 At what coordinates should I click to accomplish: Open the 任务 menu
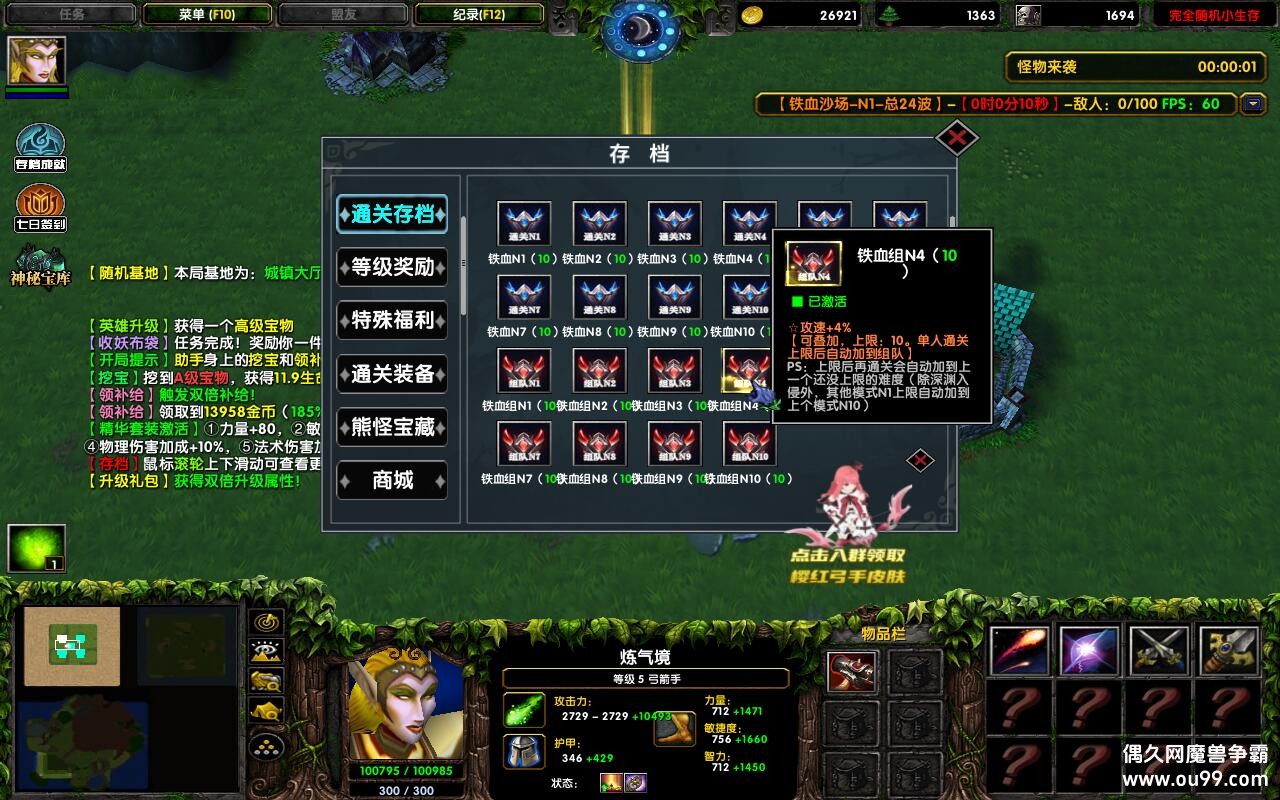click(70, 14)
